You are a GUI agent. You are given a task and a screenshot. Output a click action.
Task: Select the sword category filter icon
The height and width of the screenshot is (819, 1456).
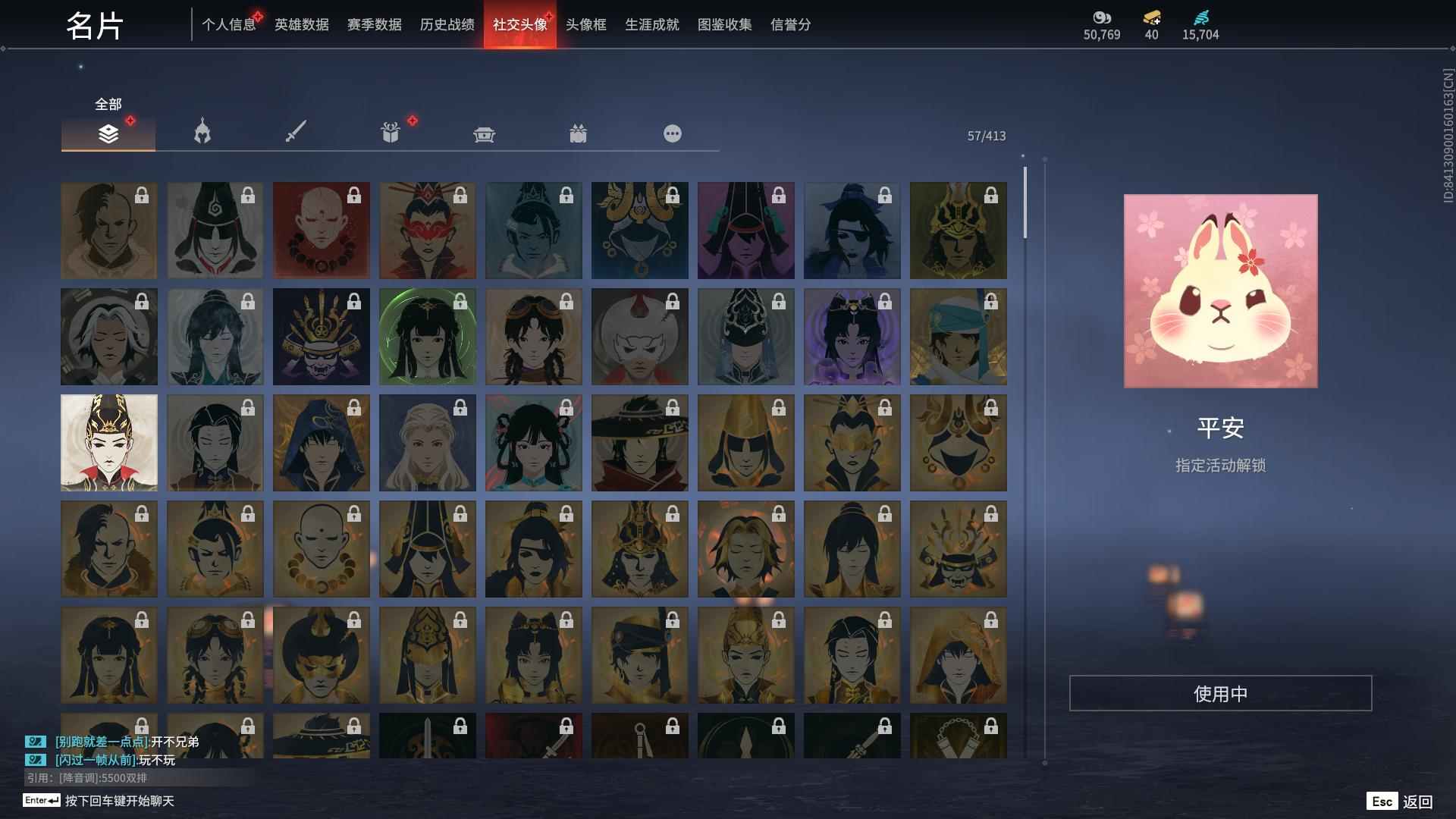coord(296,130)
